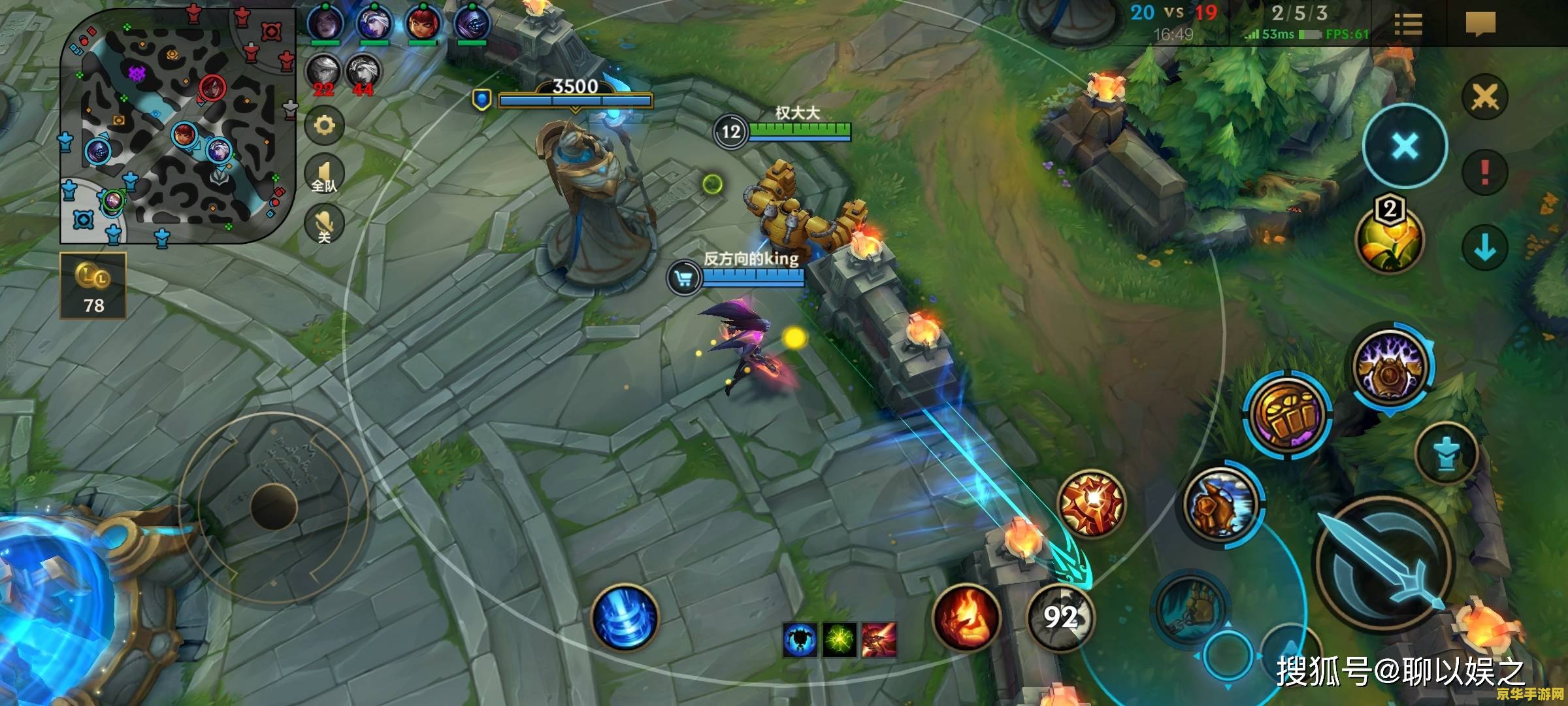Viewport: 1568px width, 706px height.
Task: Open the settings gear
Action: (x=325, y=125)
